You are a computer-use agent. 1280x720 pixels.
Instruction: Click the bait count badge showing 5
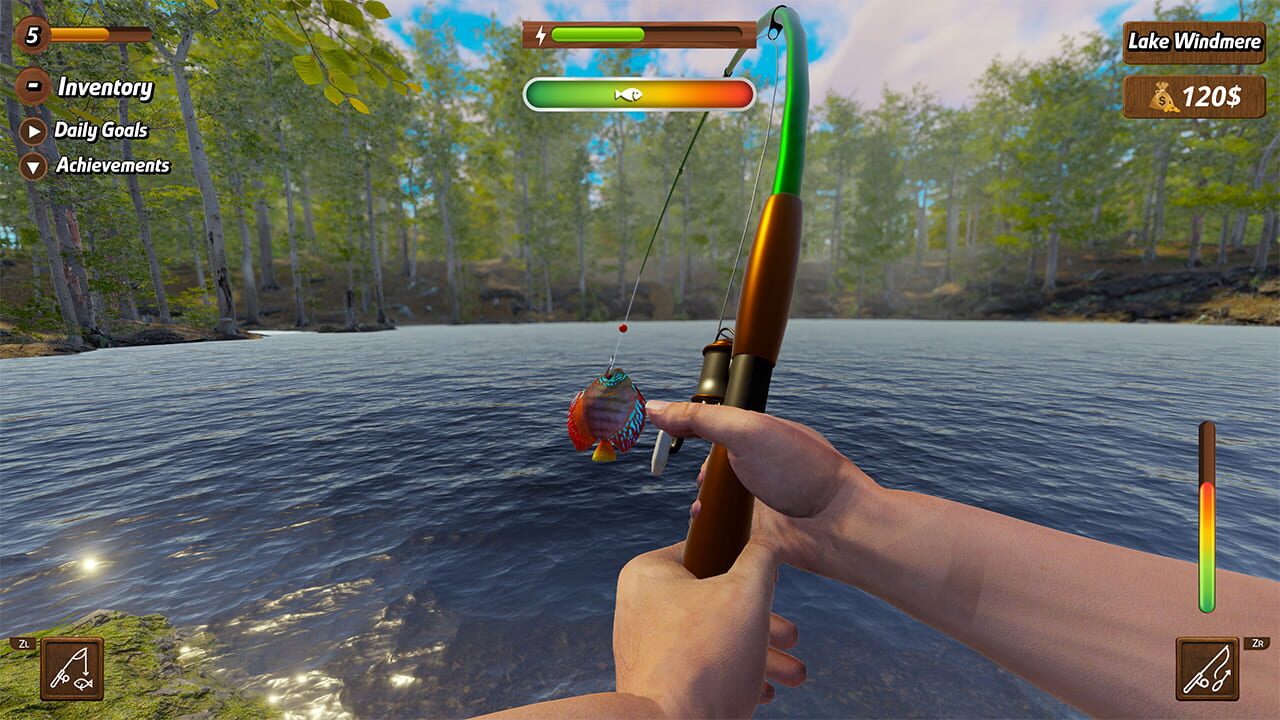tap(33, 34)
